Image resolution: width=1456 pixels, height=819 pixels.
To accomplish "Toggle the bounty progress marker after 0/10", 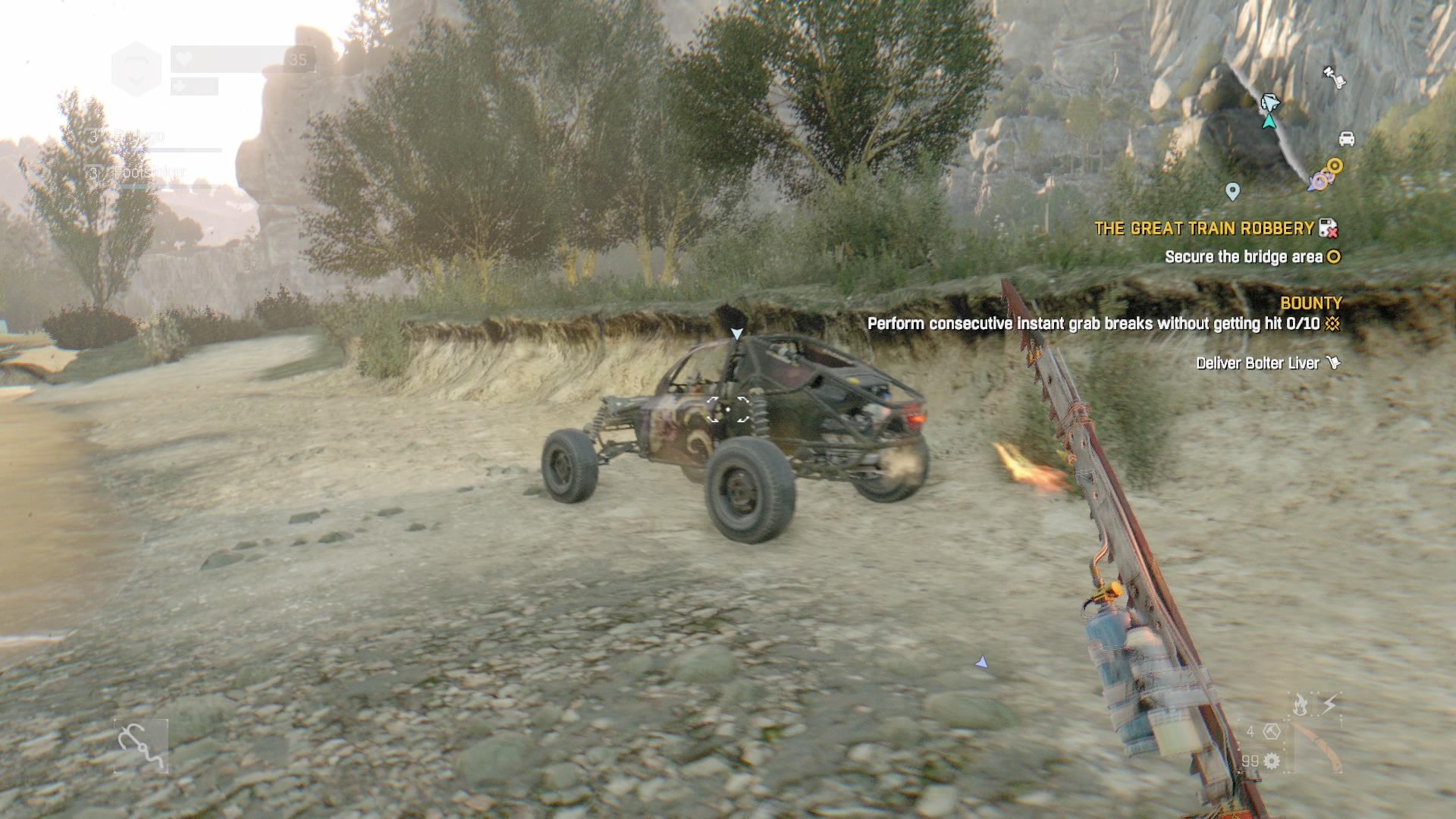I will 1331,325.
